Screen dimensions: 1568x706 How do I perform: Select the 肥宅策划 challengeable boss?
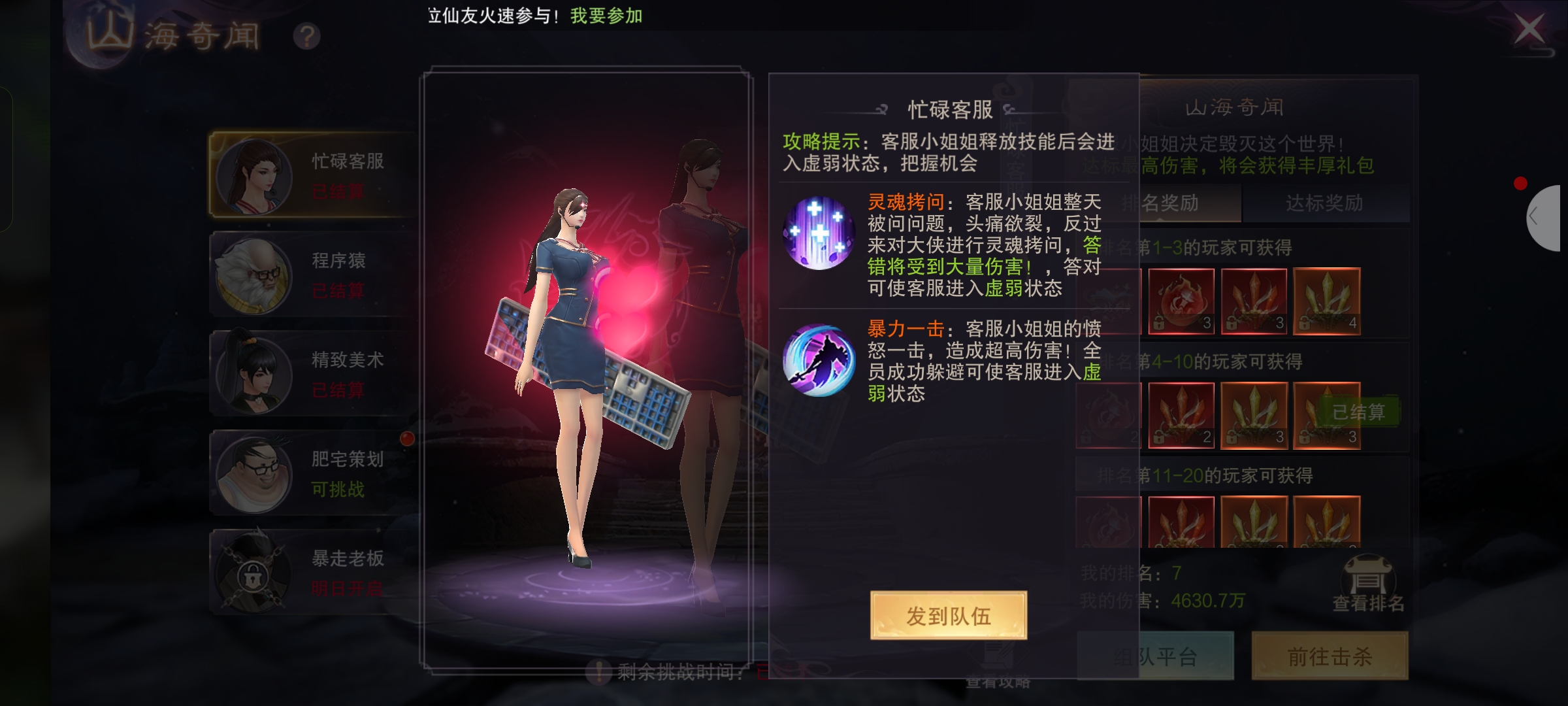(312, 473)
